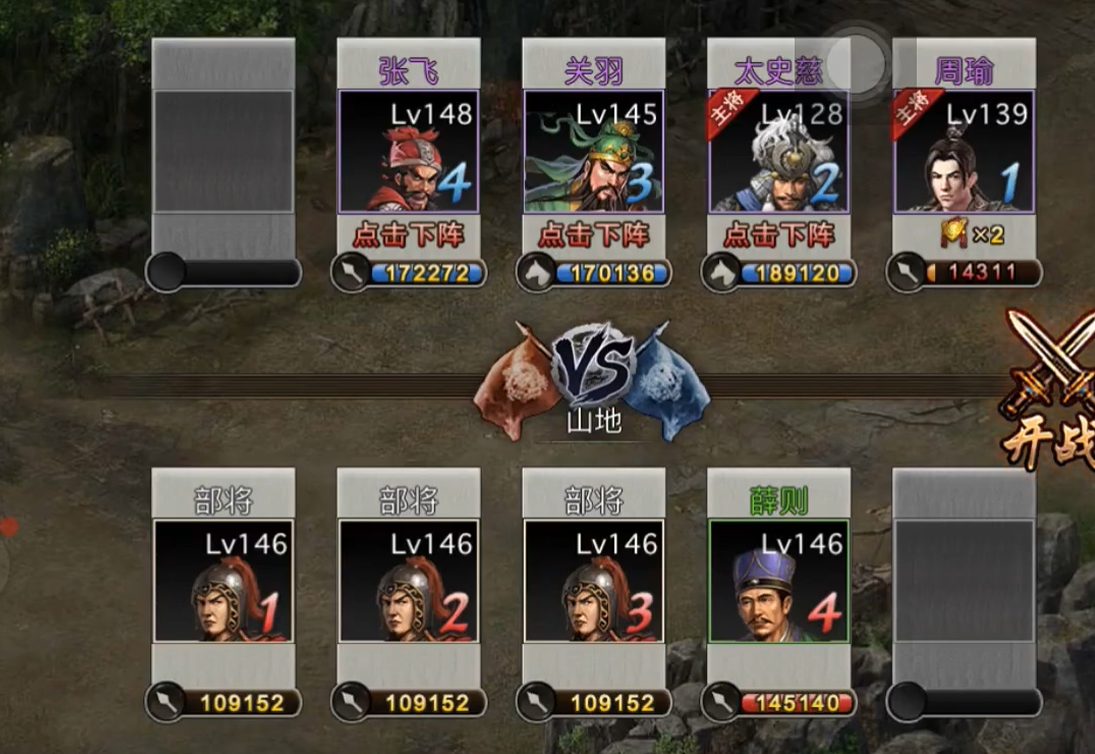This screenshot has width=1095, height=754.
Task: Choose the 太史慈 Lv128 hero portrait
Action: (778, 151)
